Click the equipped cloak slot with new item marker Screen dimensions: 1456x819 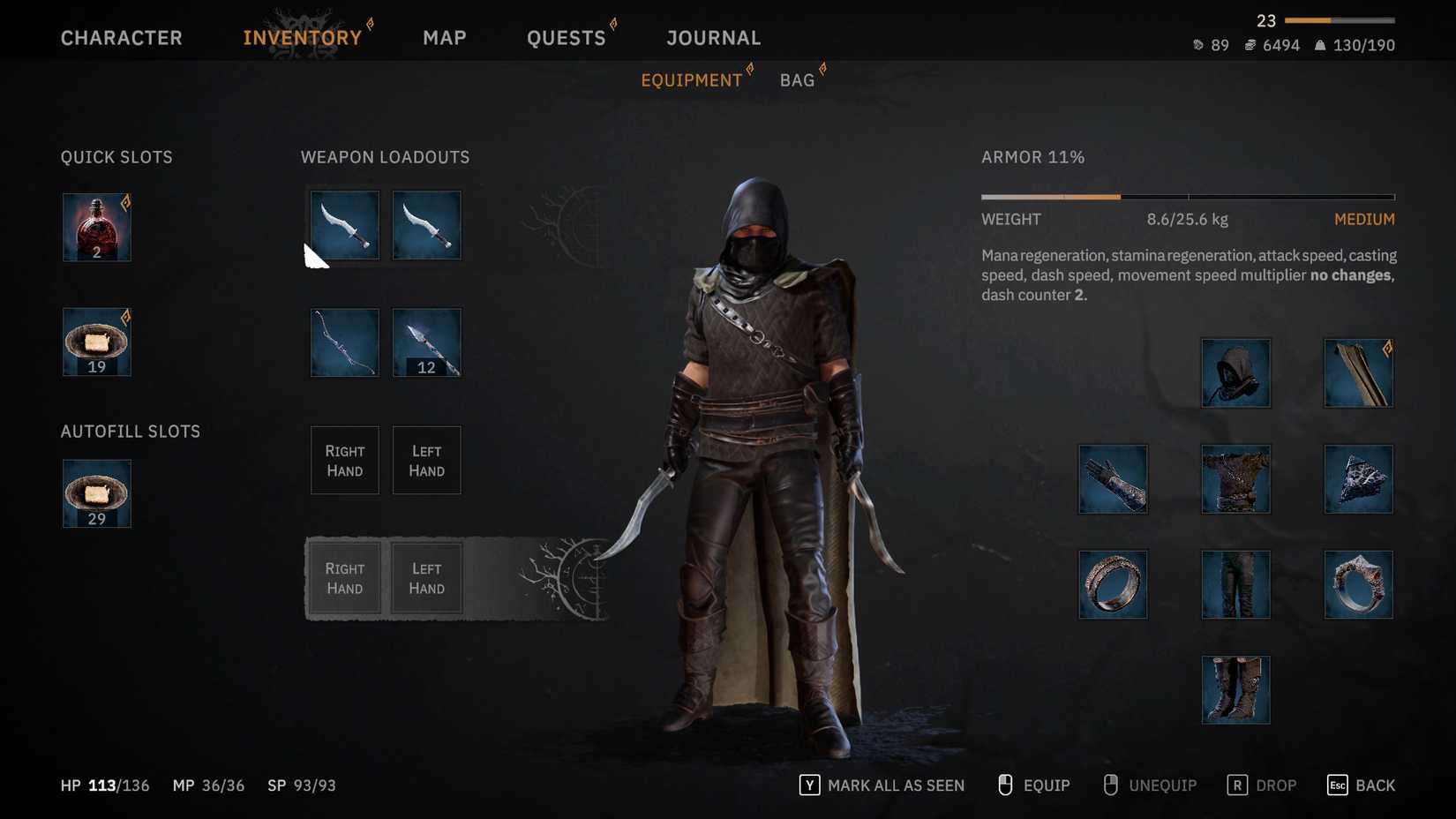(1358, 372)
